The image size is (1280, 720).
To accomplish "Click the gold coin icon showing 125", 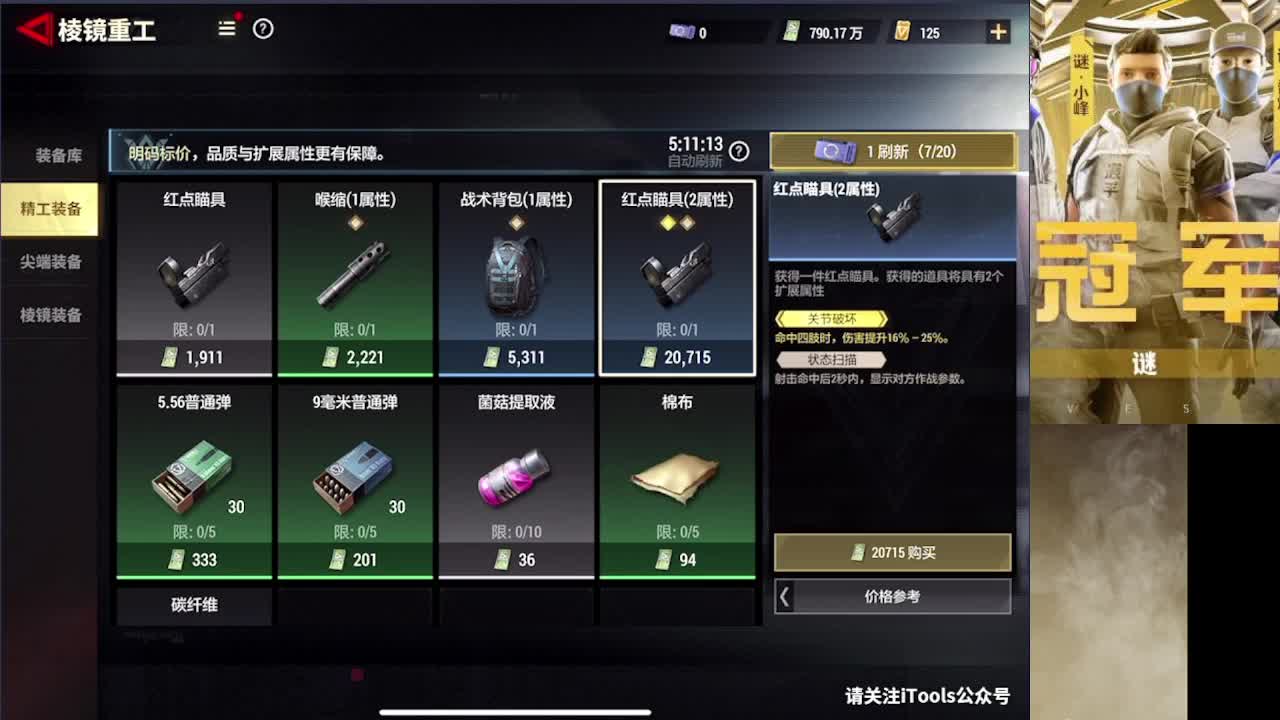I will pyautogui.click(x=906, y=31).
